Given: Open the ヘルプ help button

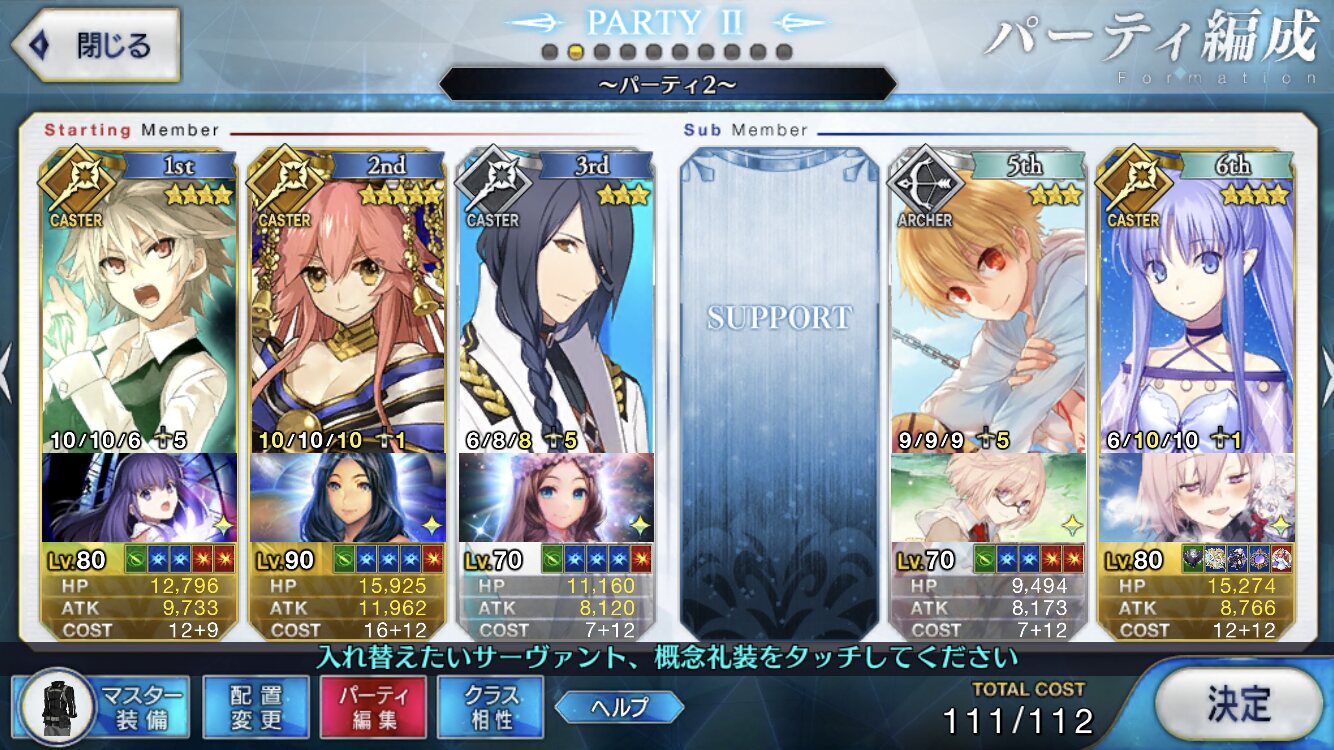Looking at the screenshot, I should click(x=619, y=707).
